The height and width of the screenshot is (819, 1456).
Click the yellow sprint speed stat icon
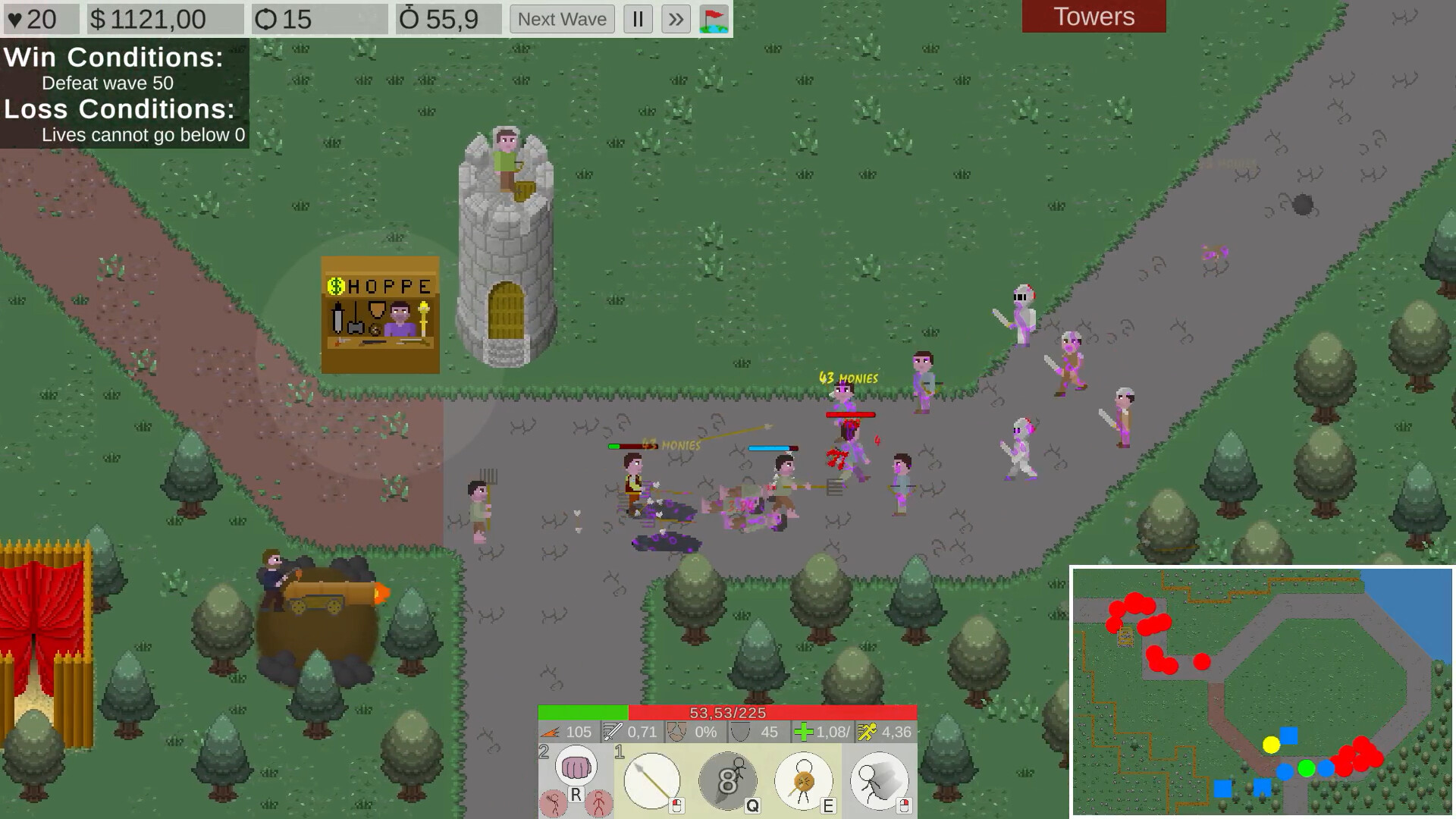pos(866,731)
